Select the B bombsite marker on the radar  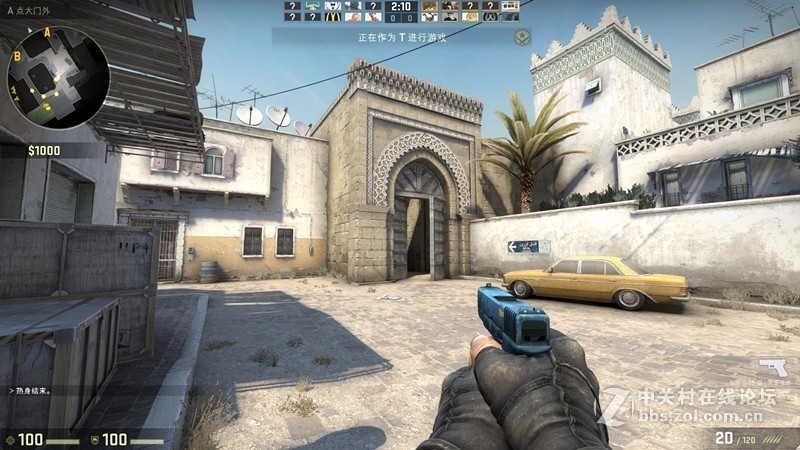point(17,58)
